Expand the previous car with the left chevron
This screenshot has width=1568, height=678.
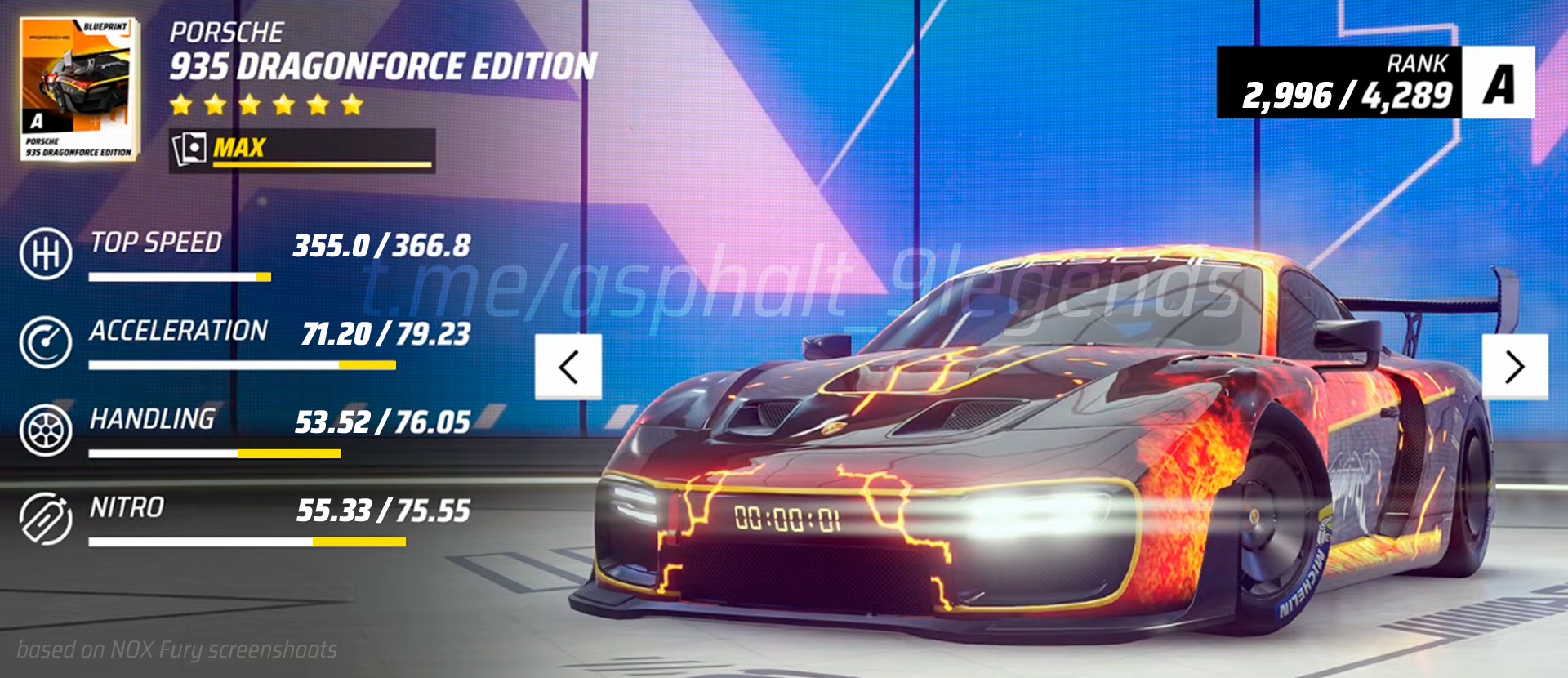568,367
